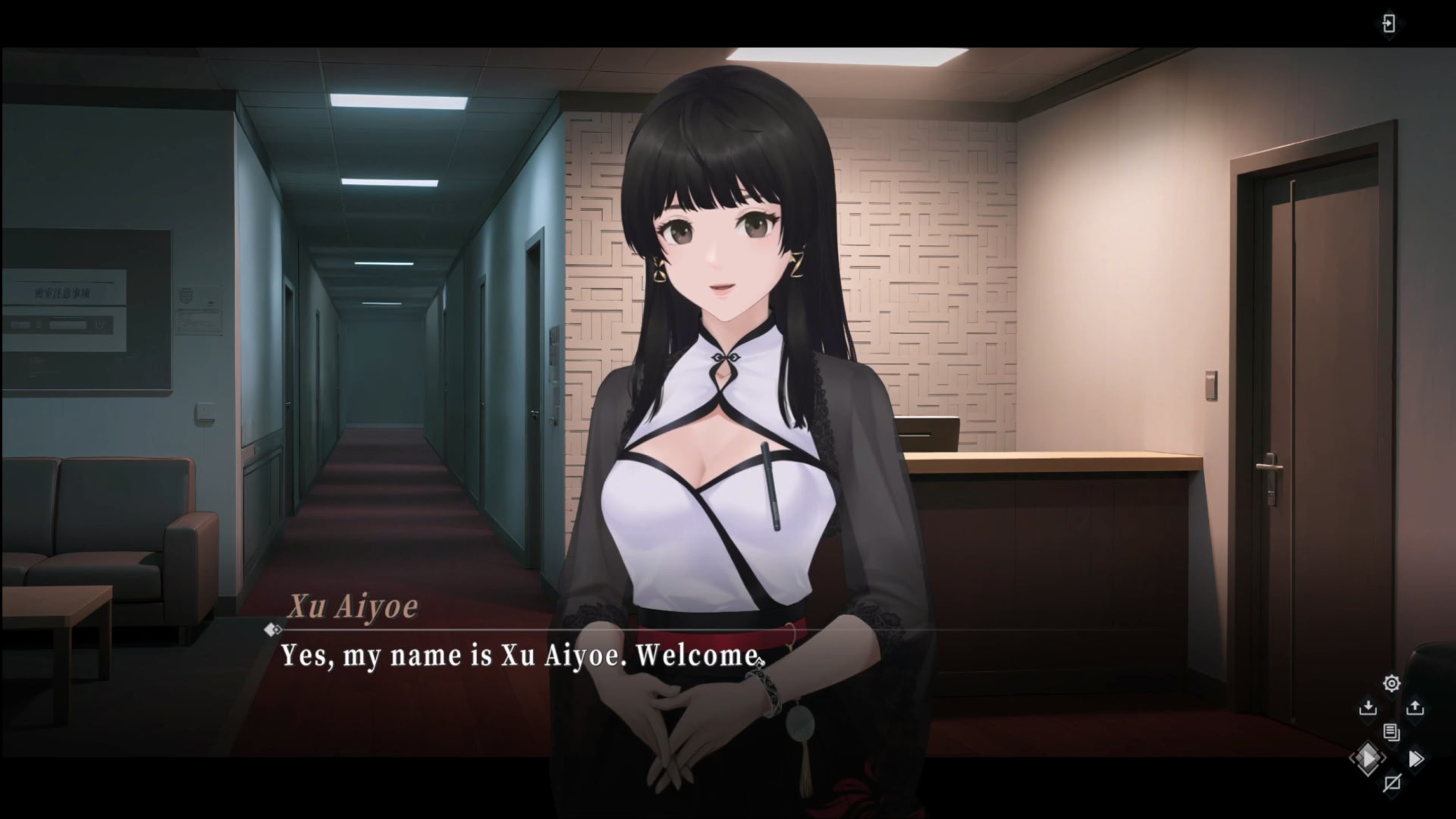
Task: Open the message backlog pages icon
Action: point(1392,733)
